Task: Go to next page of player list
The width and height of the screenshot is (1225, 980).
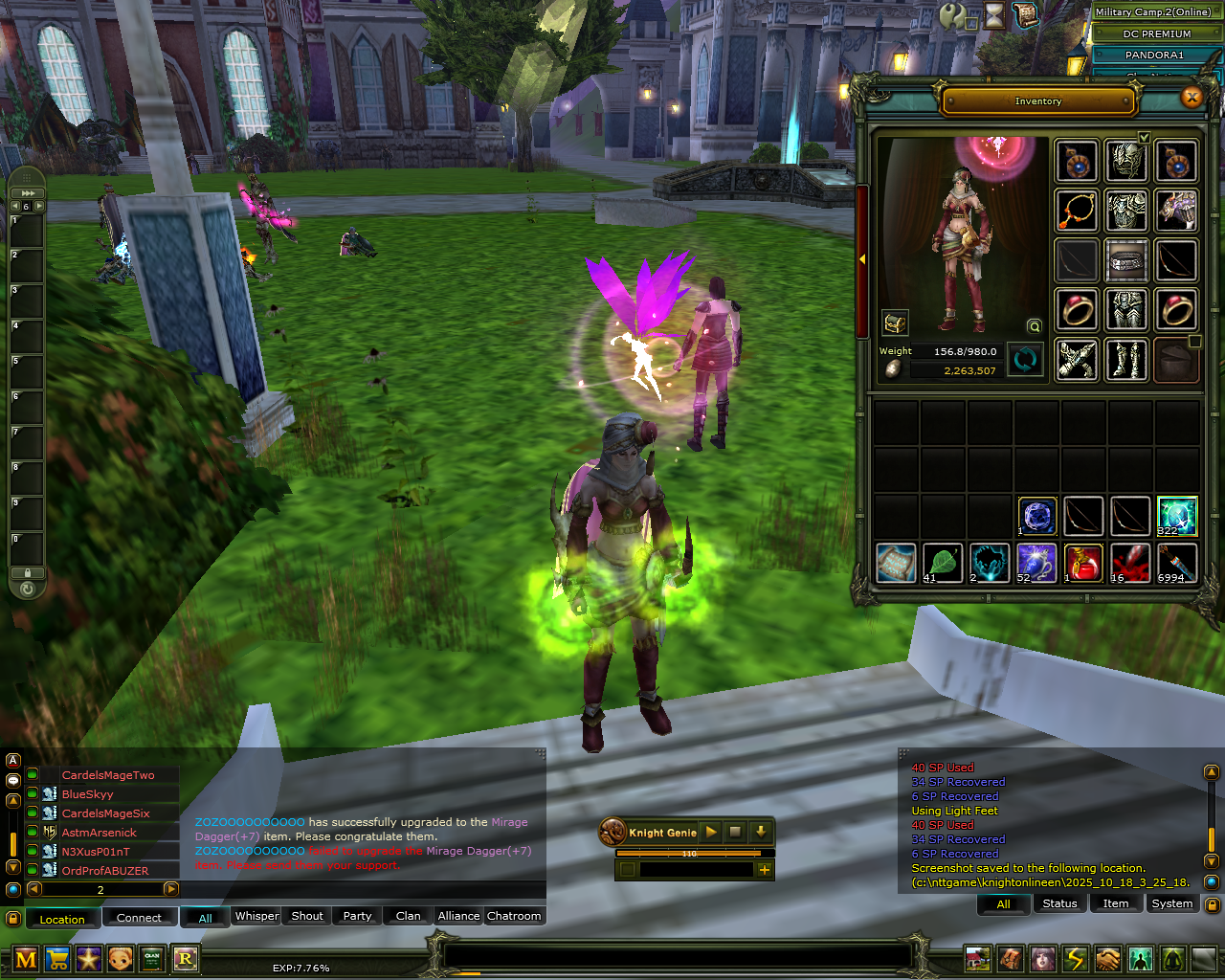Action: coord(171,889)
